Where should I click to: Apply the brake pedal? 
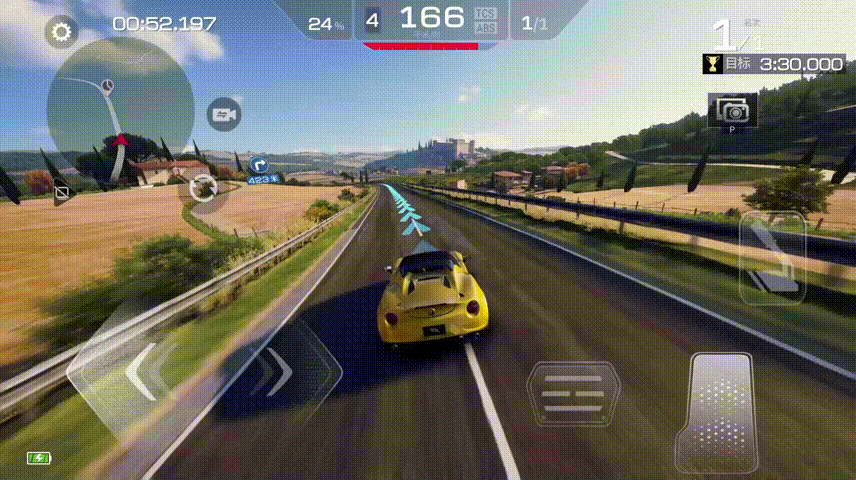point(574,395)
